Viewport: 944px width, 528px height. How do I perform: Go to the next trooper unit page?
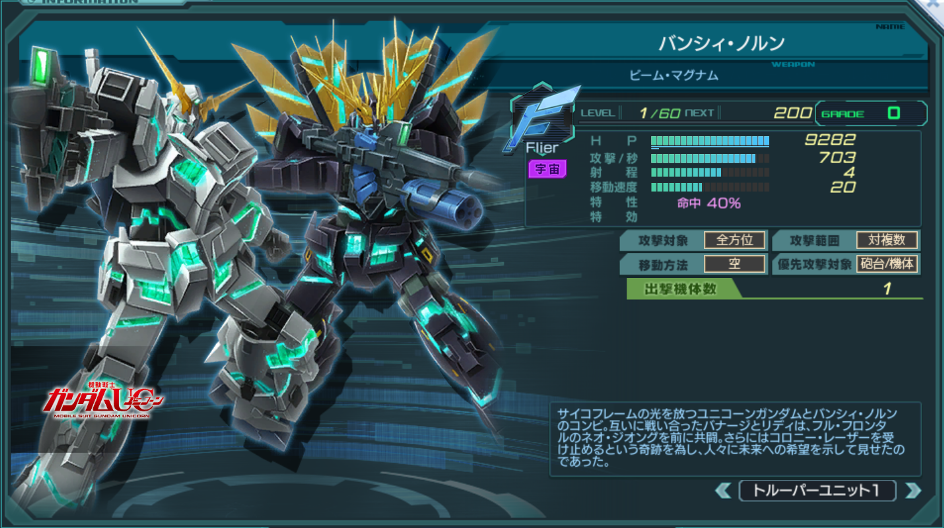pyautogui.click(x=911, y=491)
